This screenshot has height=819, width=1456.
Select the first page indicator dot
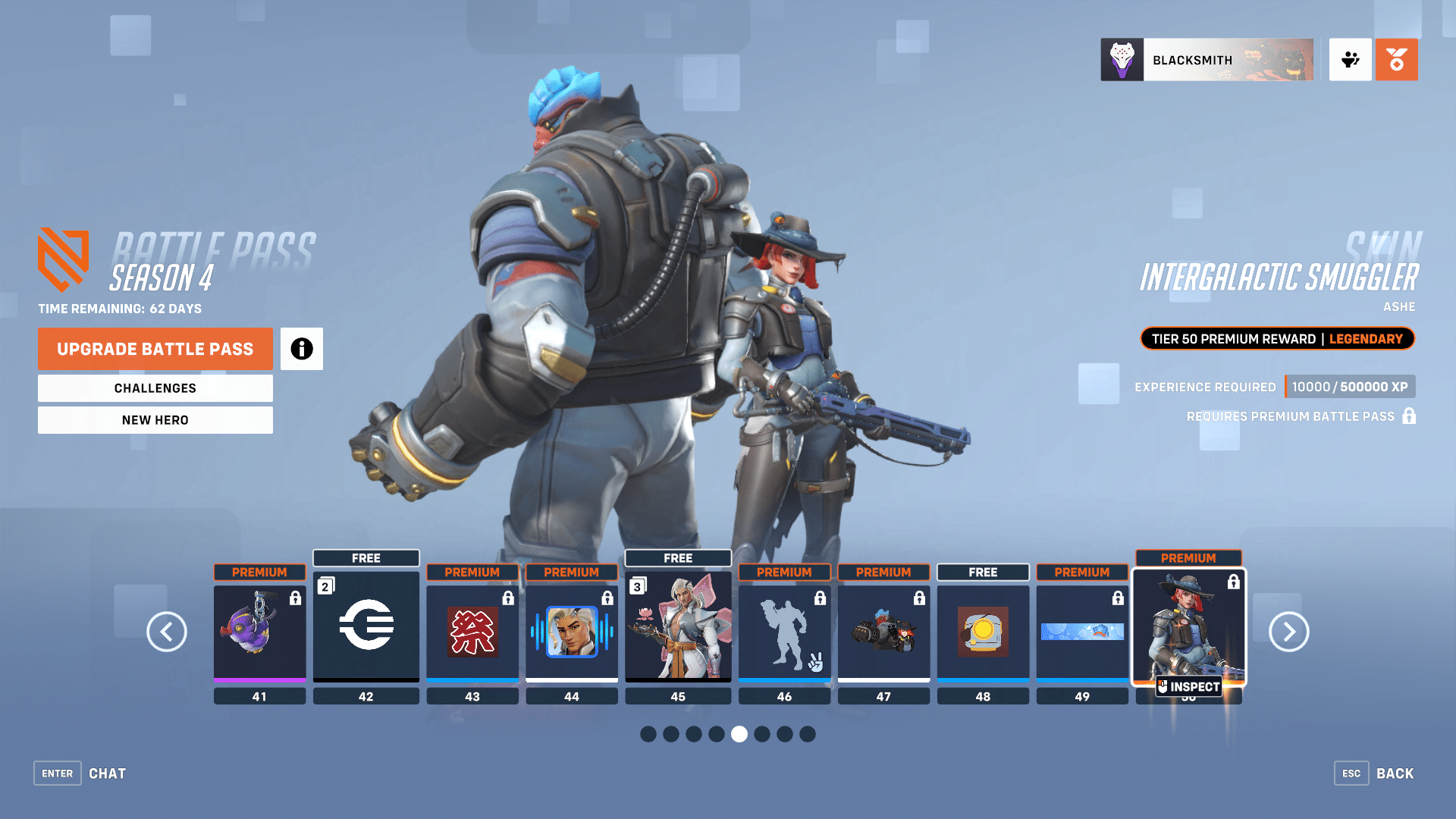point(648,734)
